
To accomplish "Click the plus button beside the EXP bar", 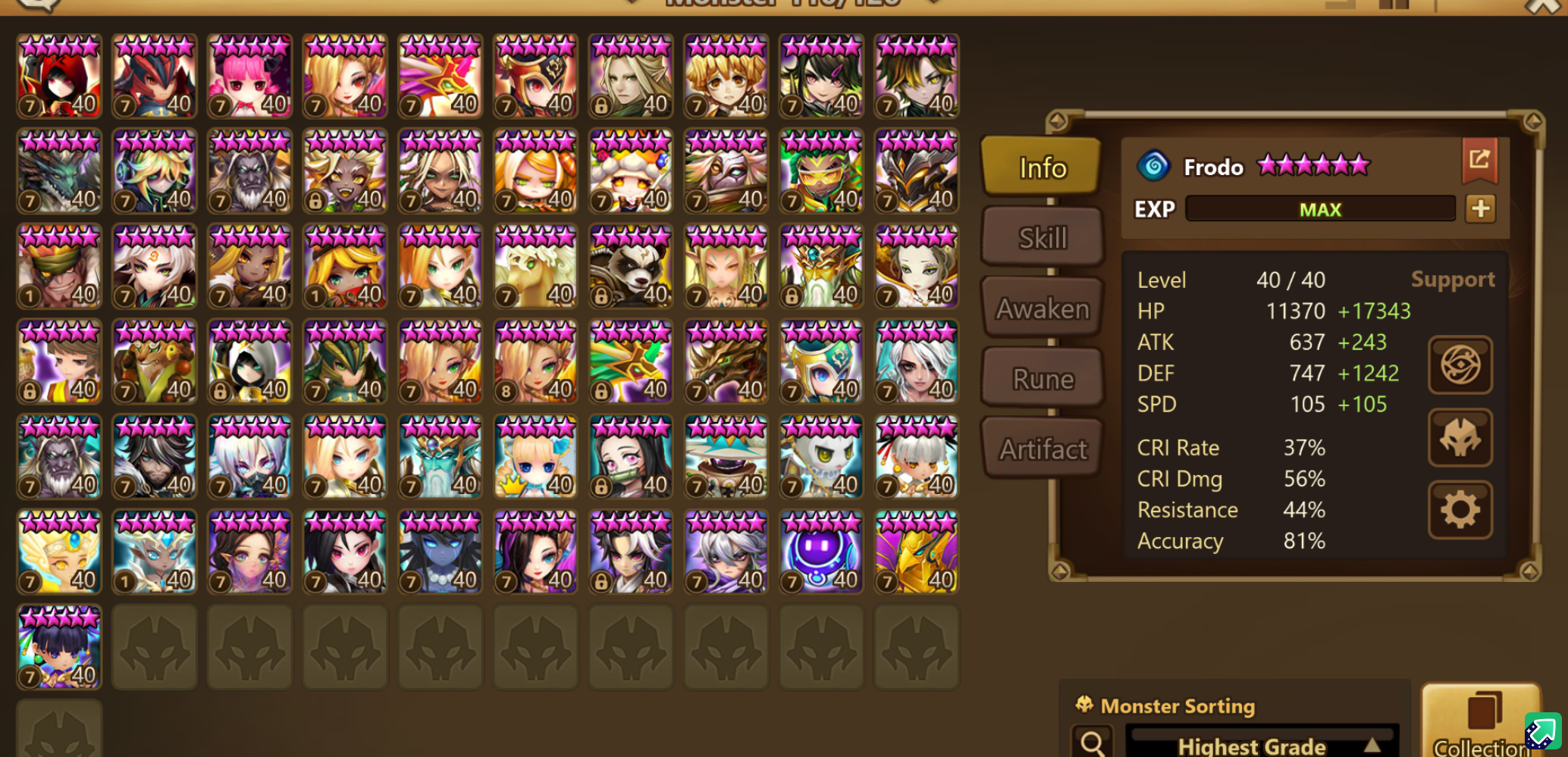I will point(1480,209).
